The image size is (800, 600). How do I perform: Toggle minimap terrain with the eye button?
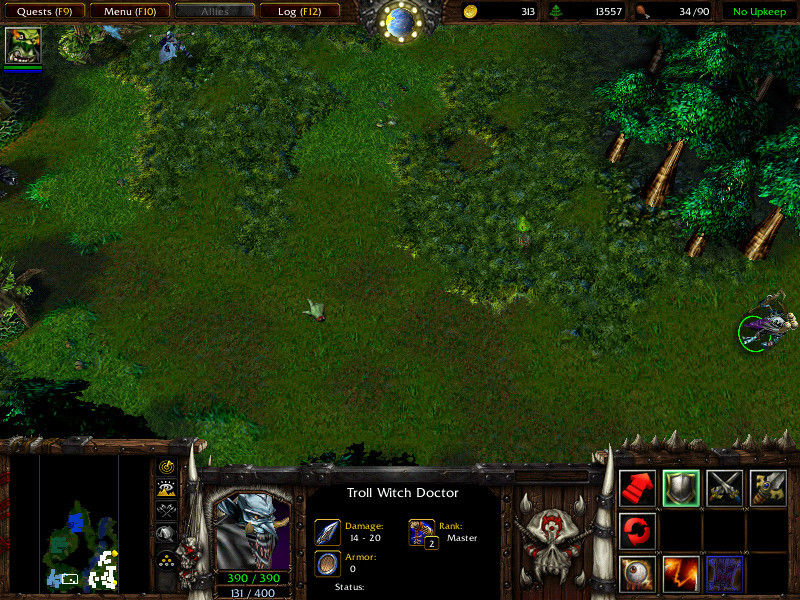click(166, 488)
